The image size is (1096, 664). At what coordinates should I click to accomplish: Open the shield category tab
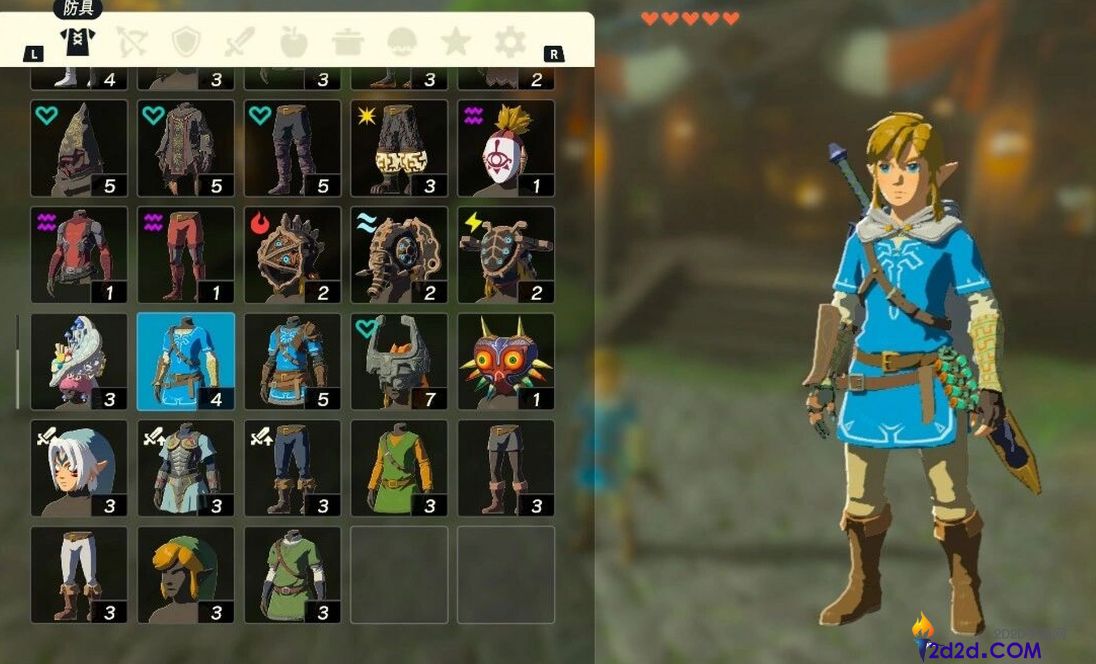187,41
